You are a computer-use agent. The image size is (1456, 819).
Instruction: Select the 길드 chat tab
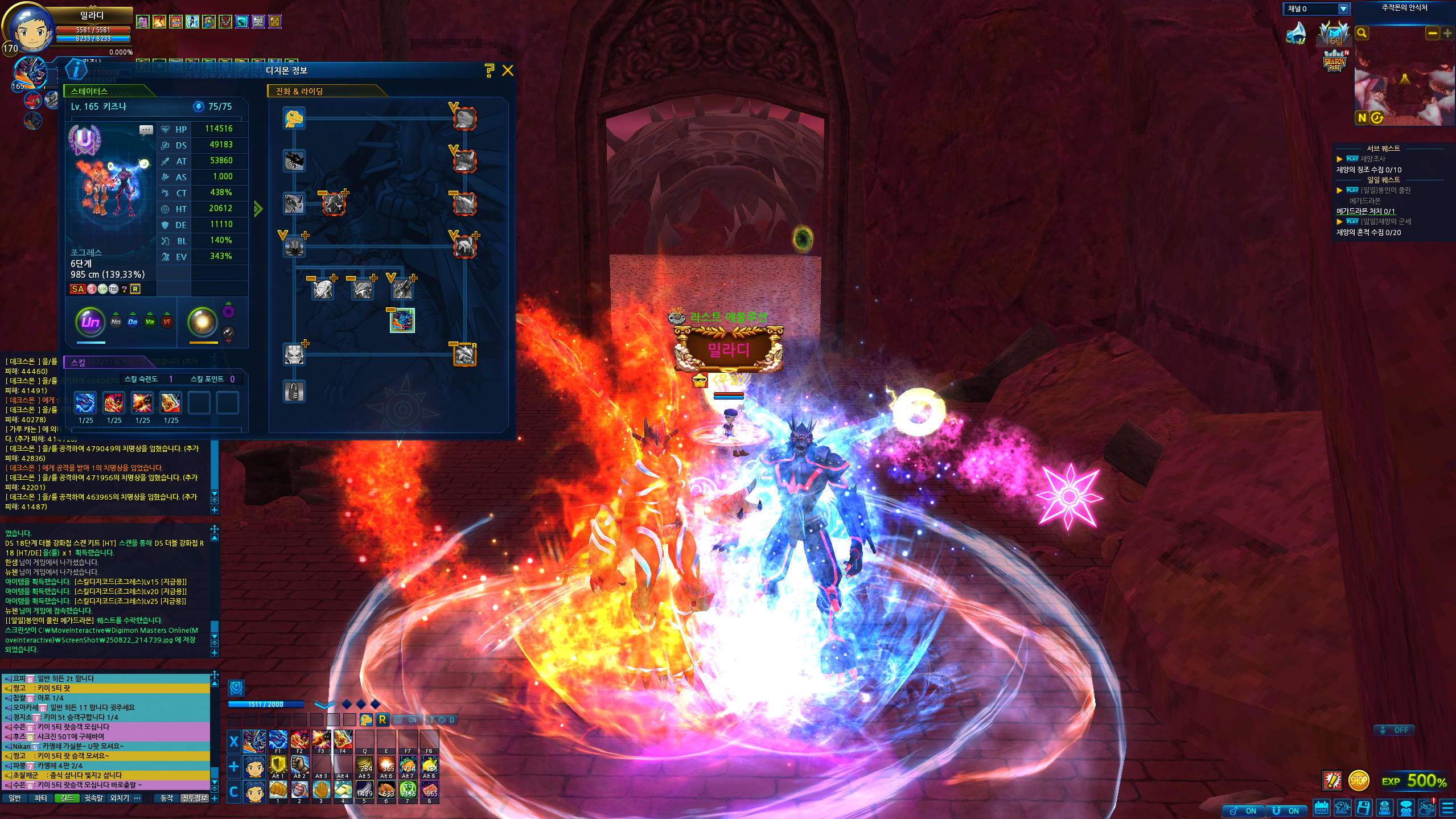(x=67, y=798)
